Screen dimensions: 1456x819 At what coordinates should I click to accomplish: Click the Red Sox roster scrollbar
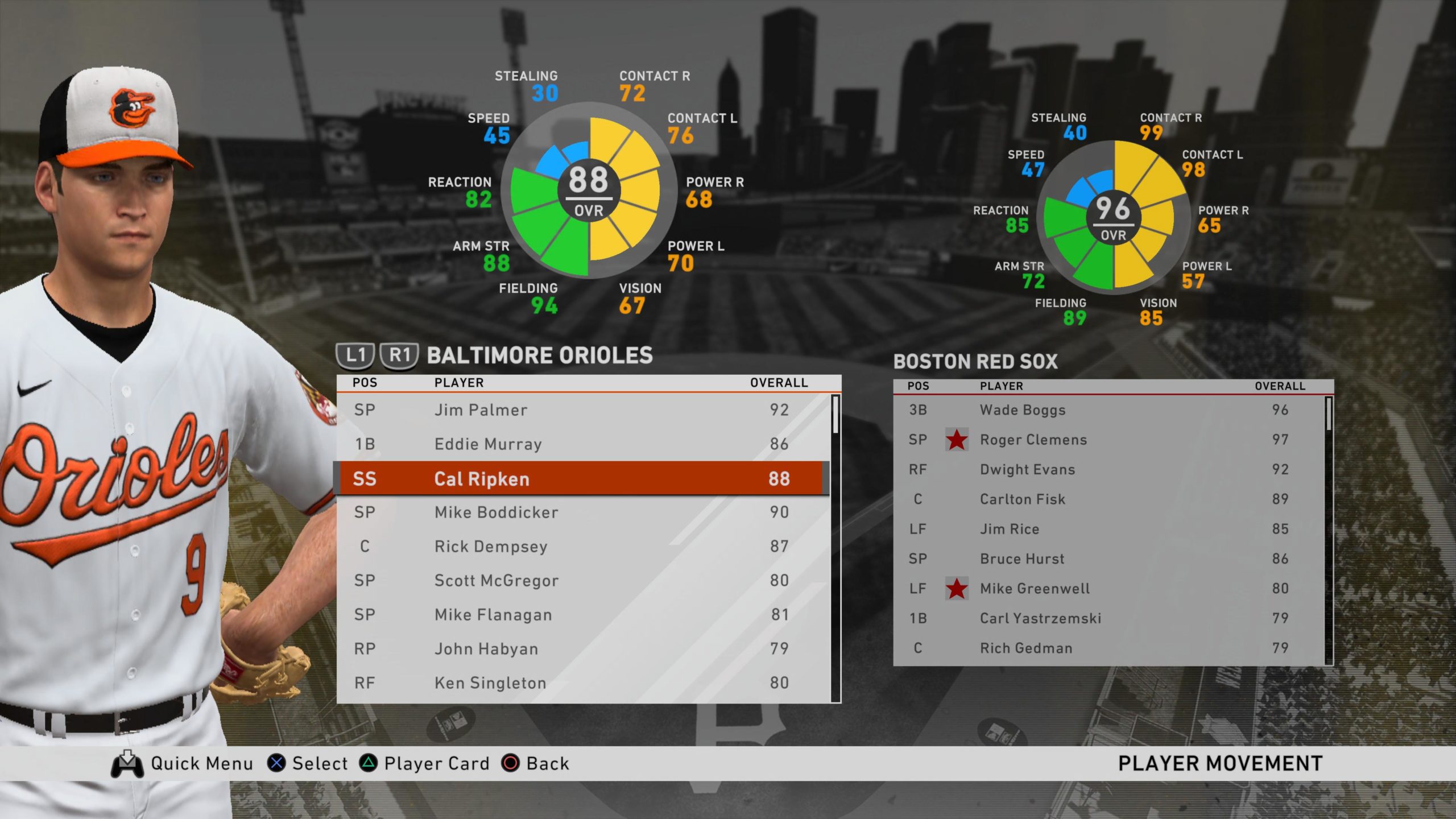[x=1329, y=529]
